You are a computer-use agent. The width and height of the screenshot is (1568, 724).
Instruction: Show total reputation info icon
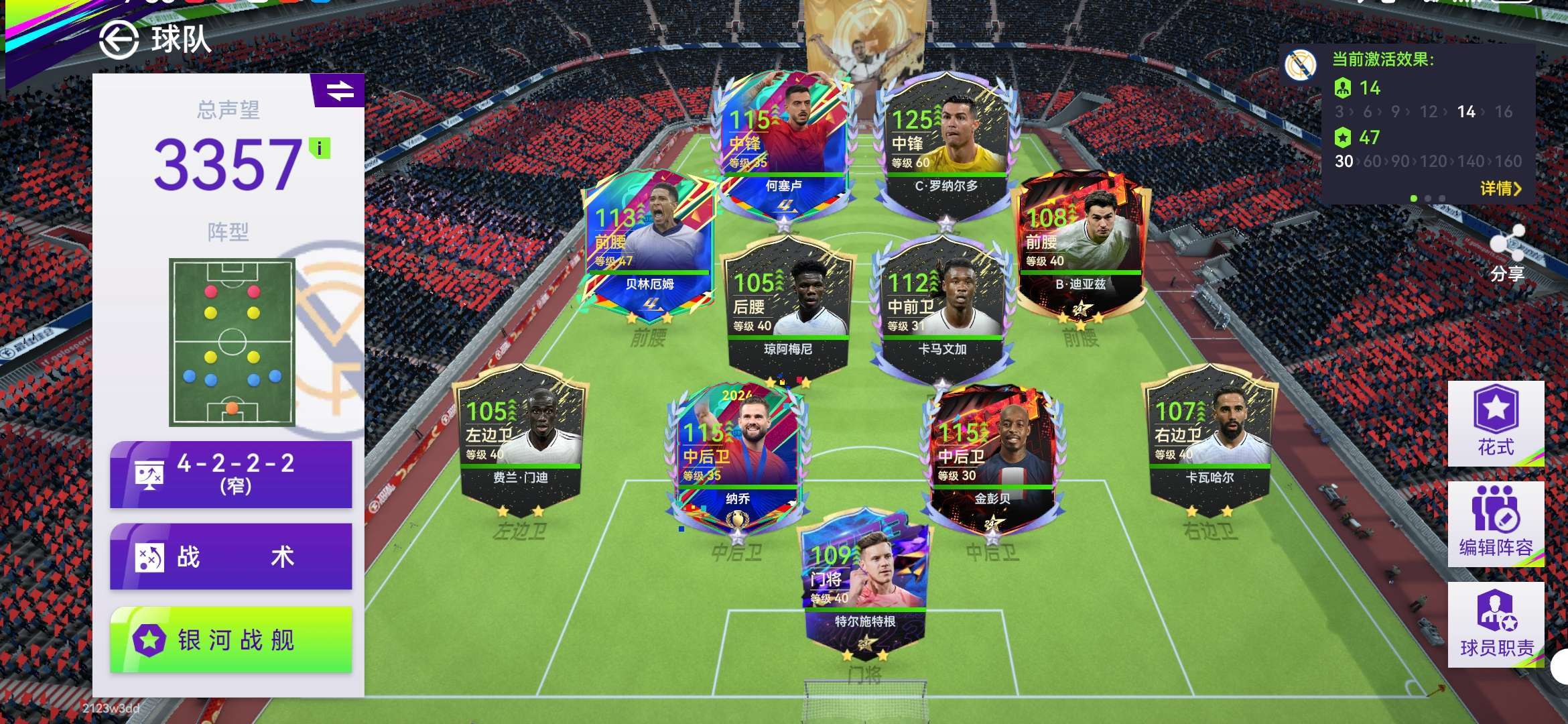pyautogui.click(x=320, y=148)
